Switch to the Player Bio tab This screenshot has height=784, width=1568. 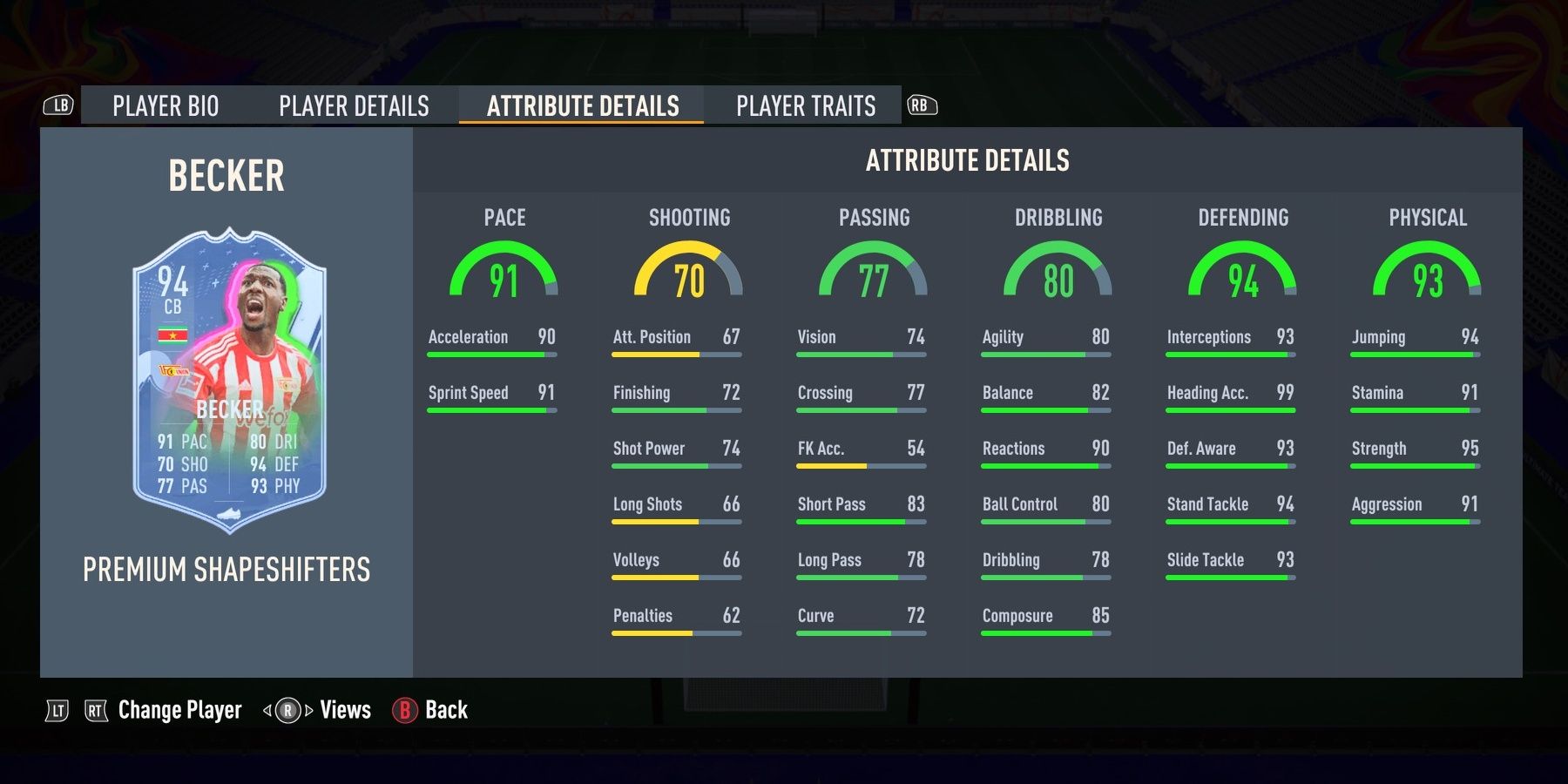[x=166, y=105]
